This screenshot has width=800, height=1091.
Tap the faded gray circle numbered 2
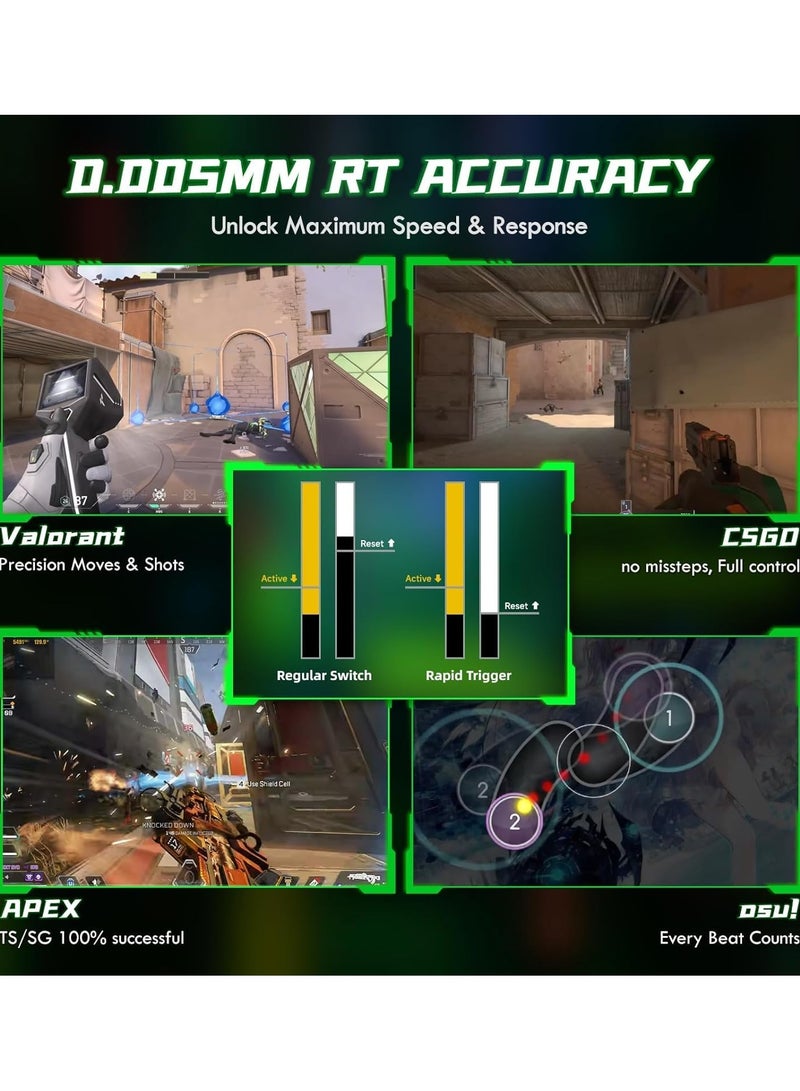click(483, 791)
